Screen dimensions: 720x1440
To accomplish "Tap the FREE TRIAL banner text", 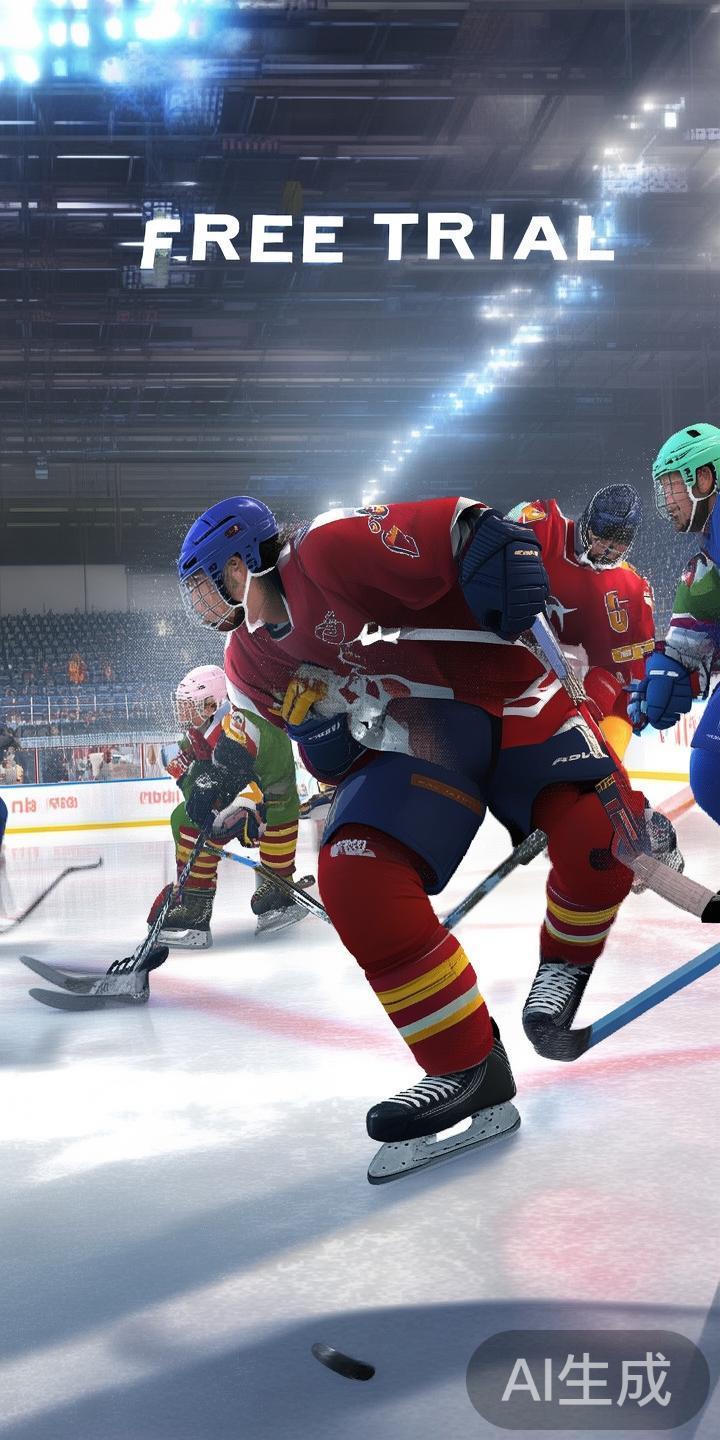I will (x=376, y=241).
